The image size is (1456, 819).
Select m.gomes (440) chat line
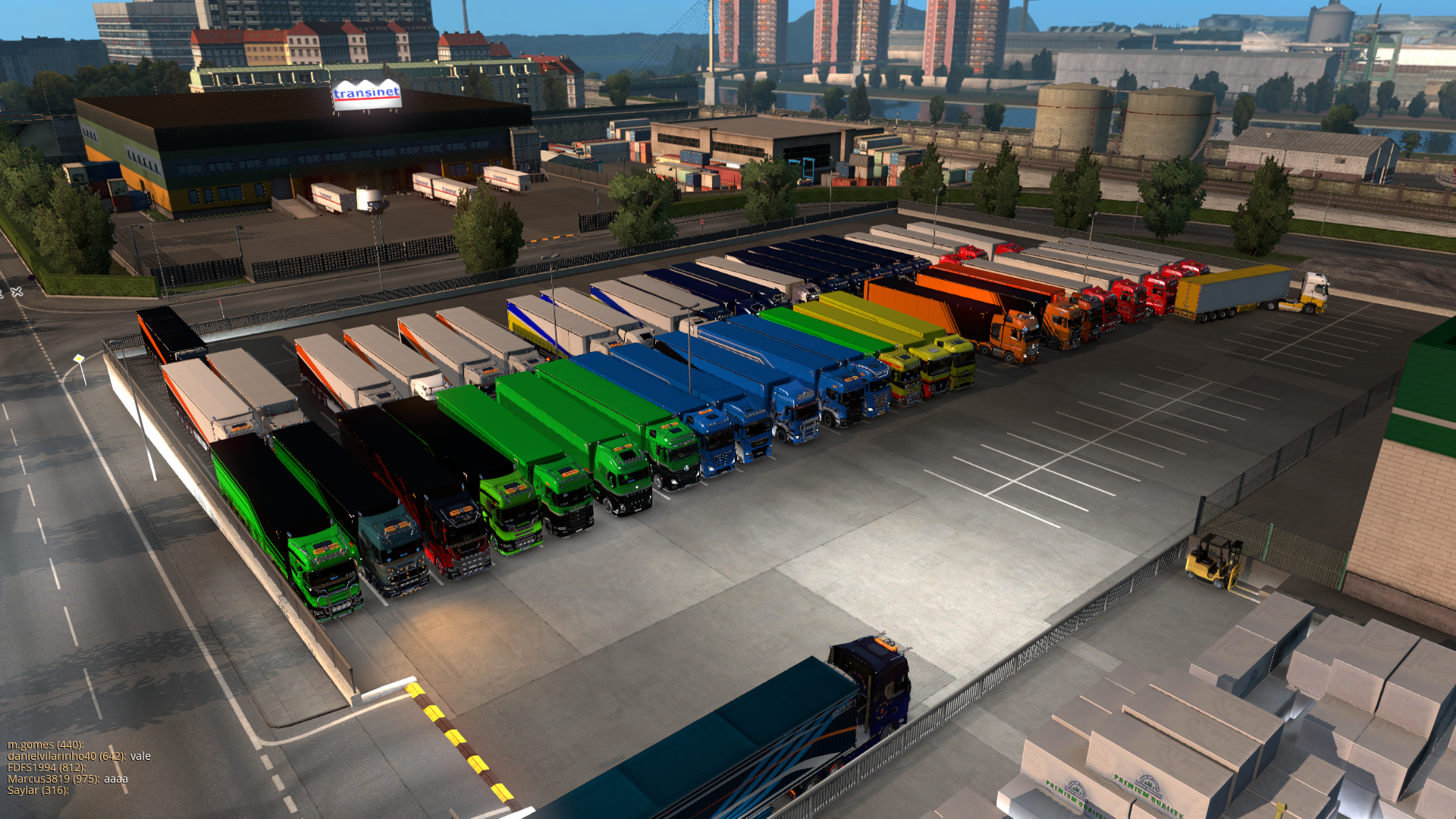click(45, 745)
